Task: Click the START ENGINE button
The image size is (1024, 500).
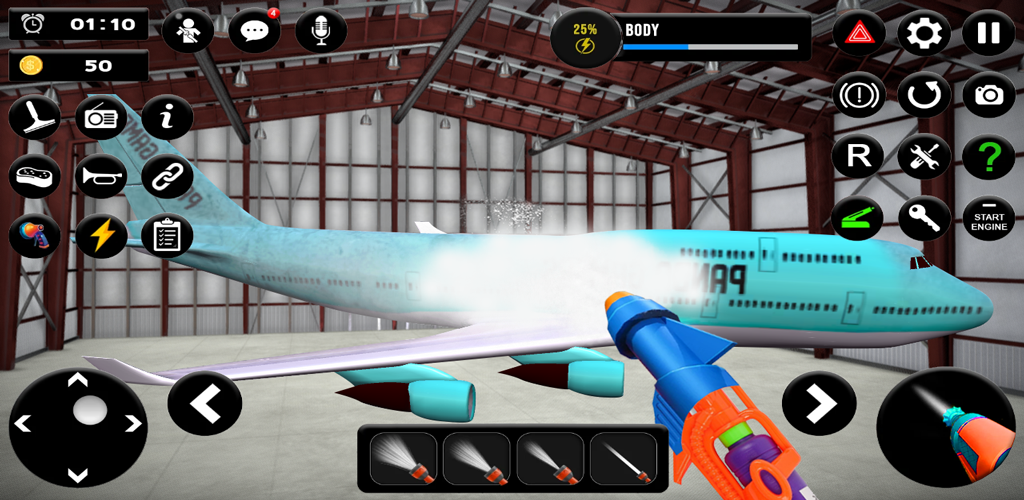Action: (x=988, y=218)
